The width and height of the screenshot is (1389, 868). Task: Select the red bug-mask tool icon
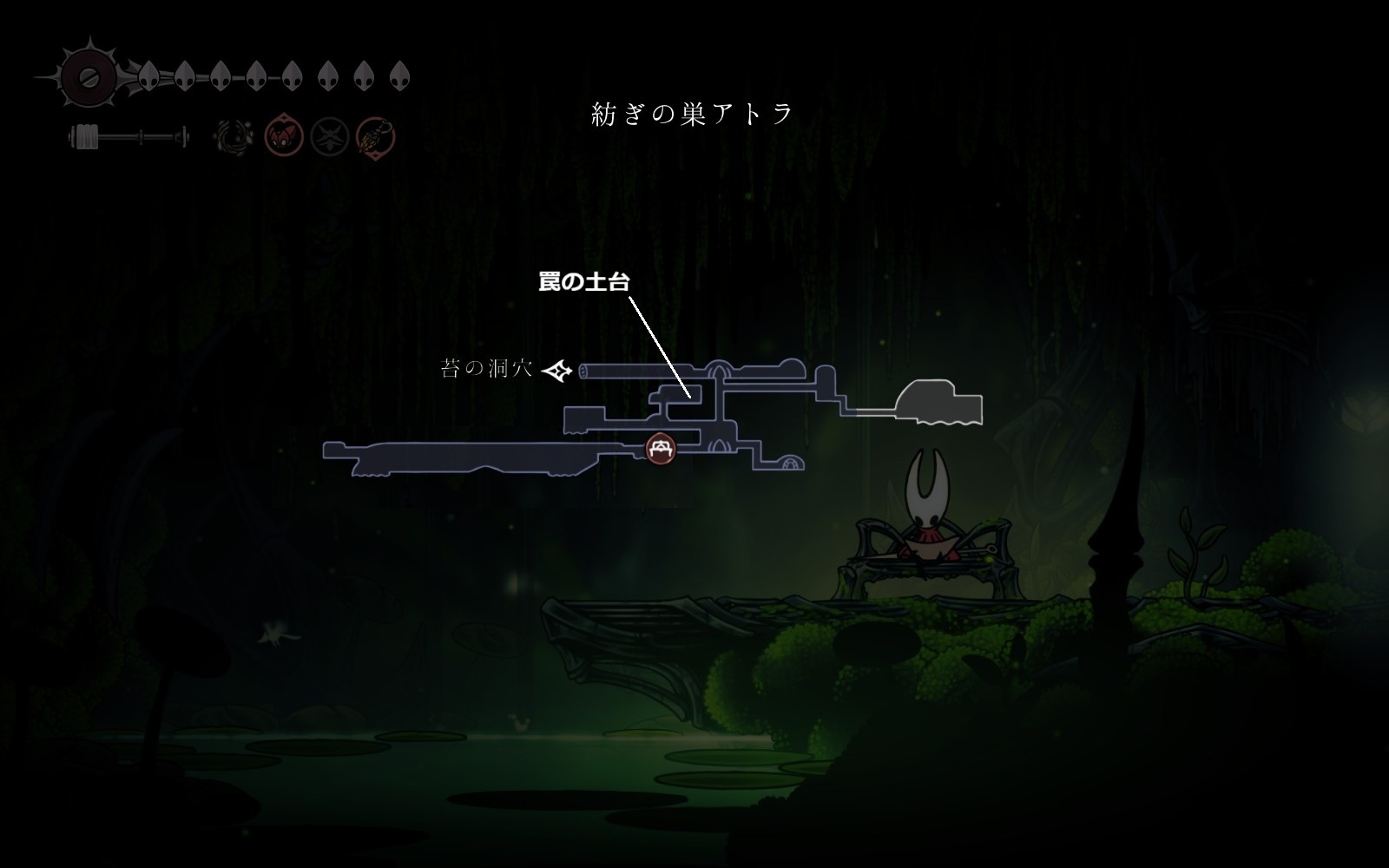coord(283,137)
